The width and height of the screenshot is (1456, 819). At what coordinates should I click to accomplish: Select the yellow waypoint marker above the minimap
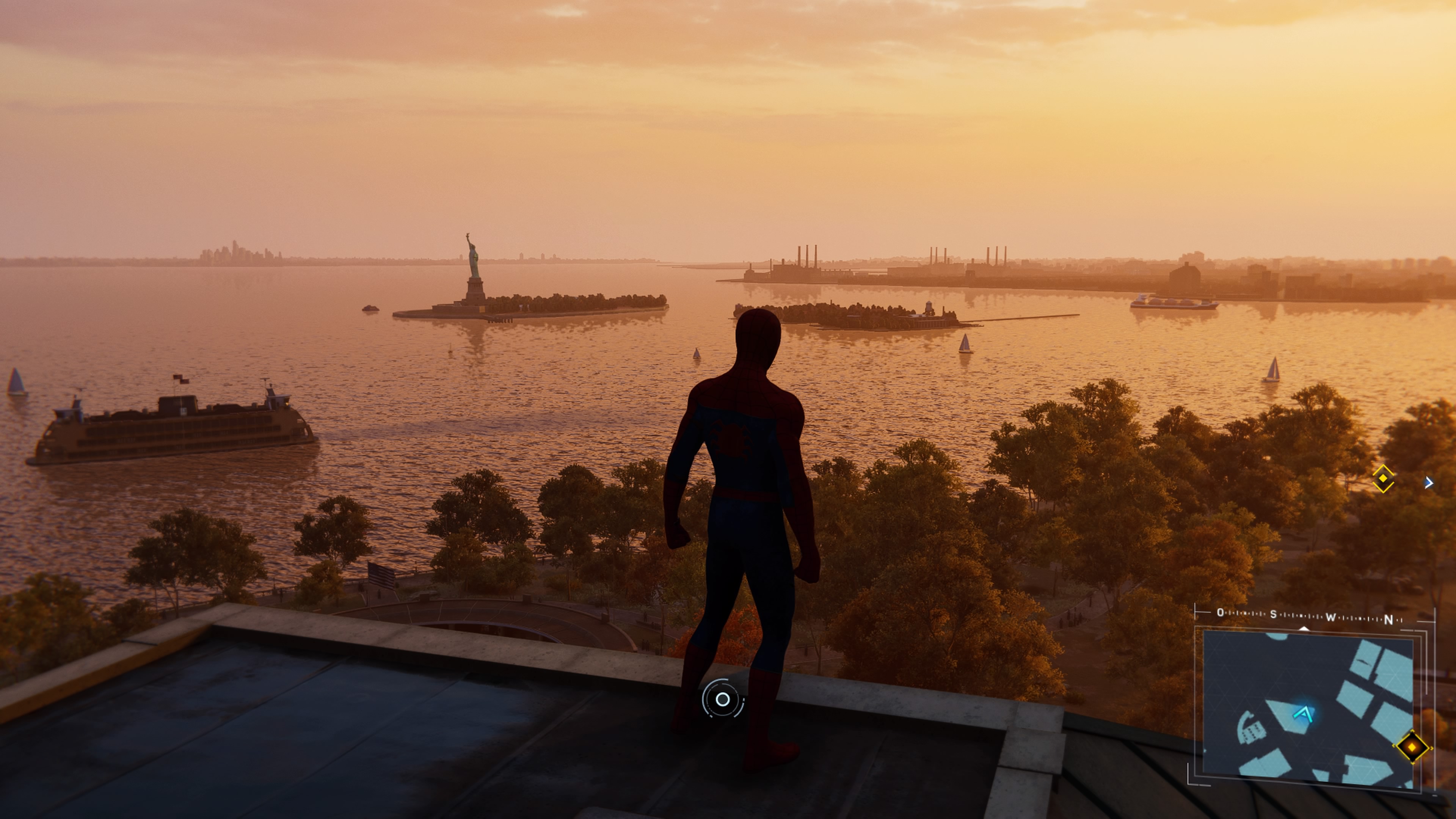1383,479
